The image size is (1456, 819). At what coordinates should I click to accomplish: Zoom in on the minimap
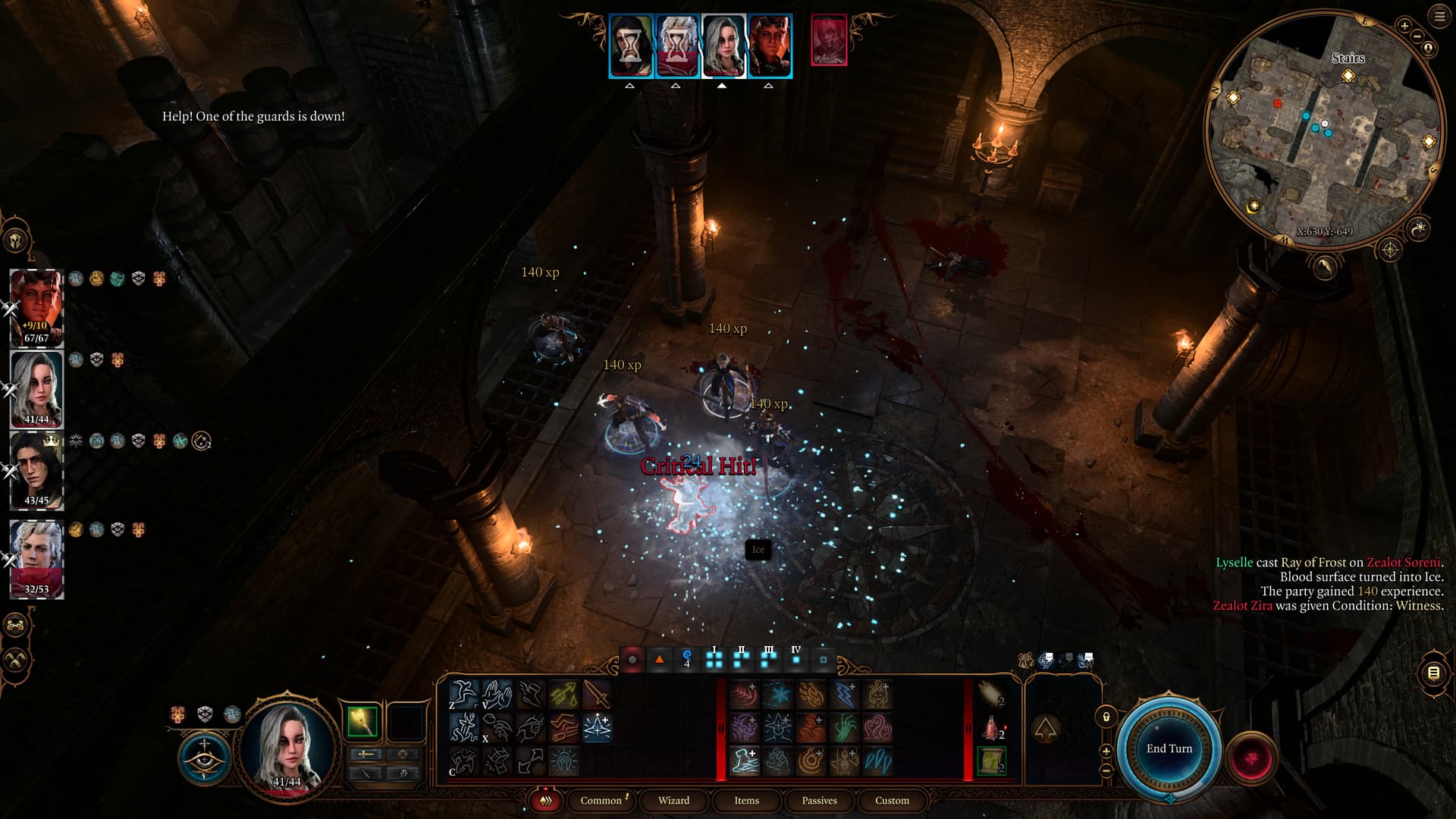(x=1404, y=27)
